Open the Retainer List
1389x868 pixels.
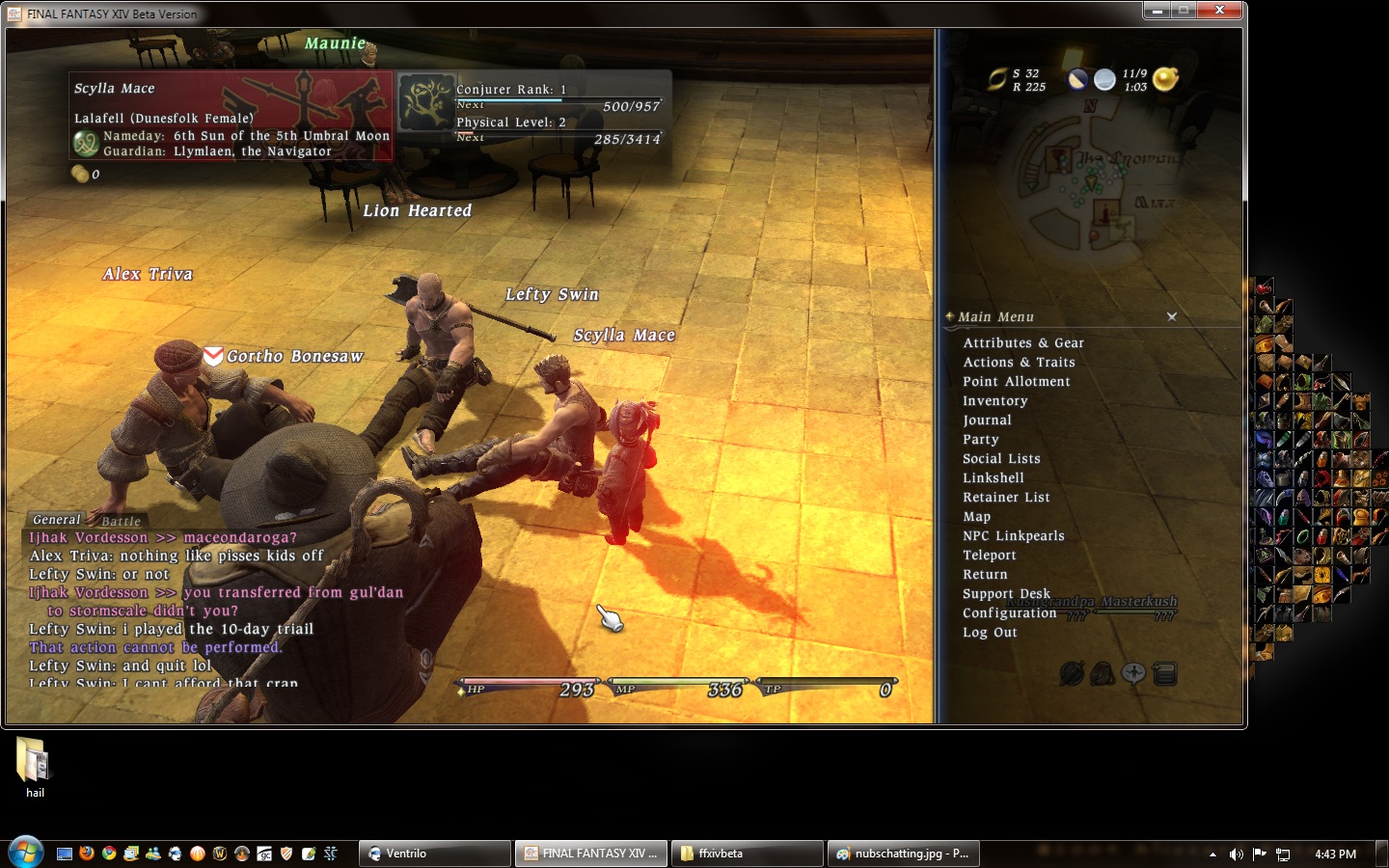pyautogui.click(x=1005, y=498)
